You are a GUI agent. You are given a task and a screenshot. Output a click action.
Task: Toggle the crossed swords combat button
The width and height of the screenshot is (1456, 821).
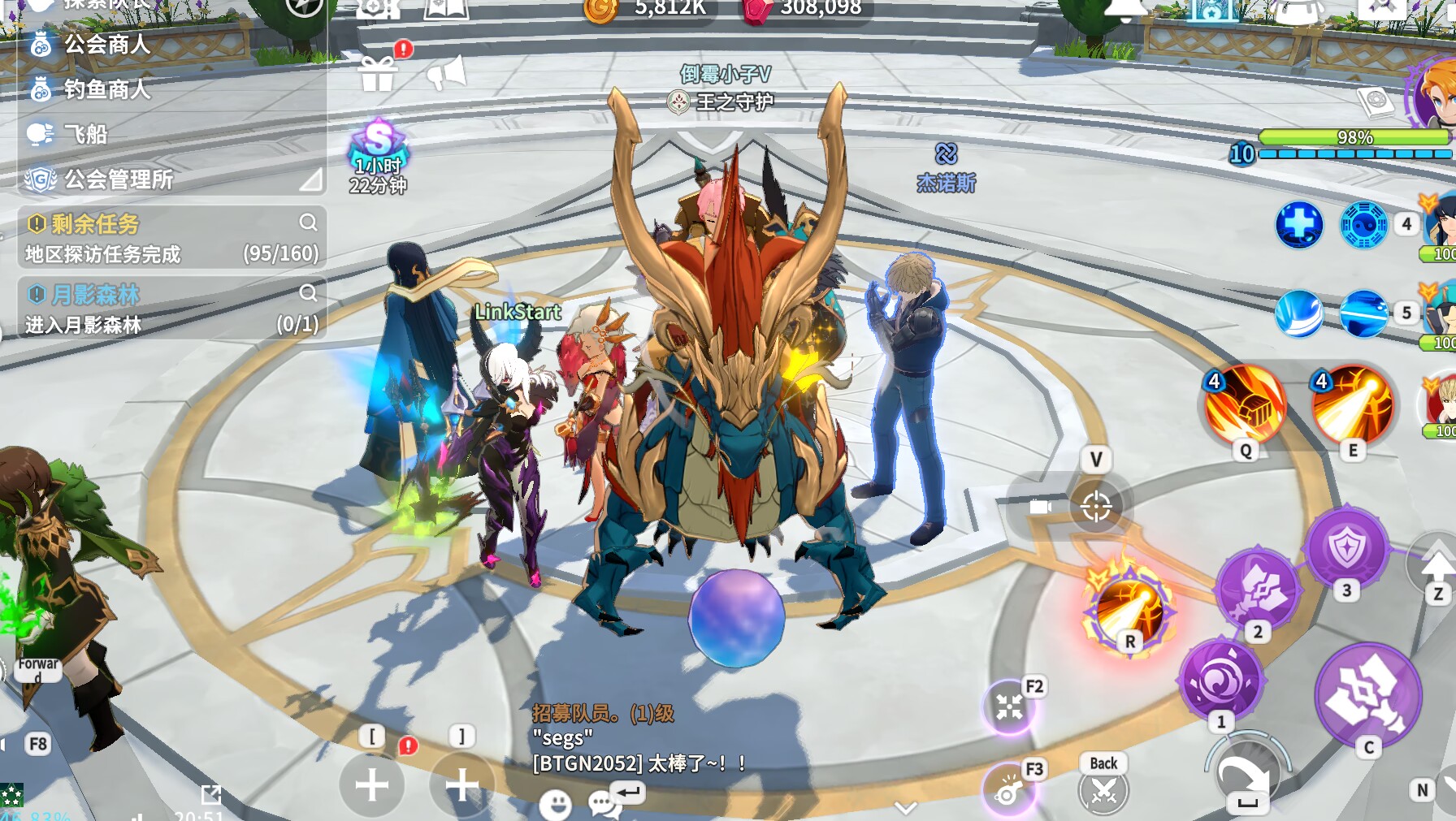coord(1103,789)
